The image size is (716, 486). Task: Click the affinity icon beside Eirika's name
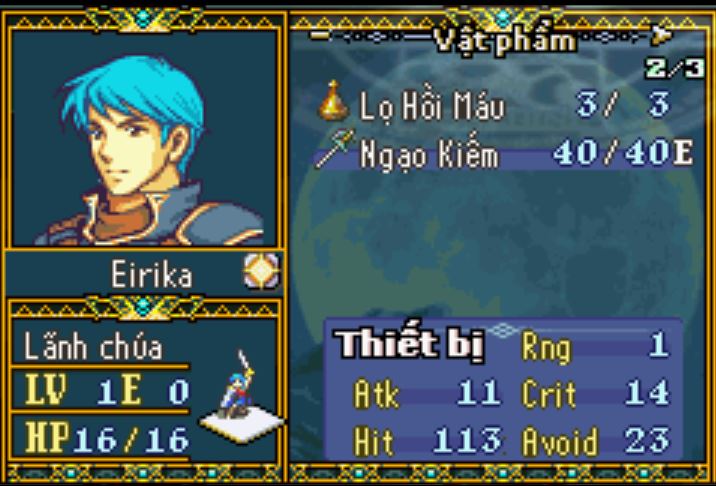click(261, 272)
